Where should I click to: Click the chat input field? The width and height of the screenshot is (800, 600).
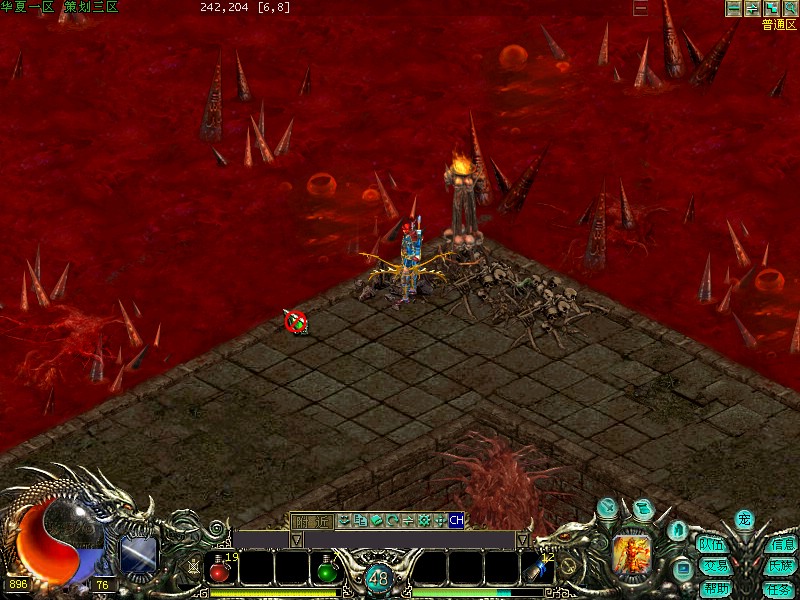(x=410, y=540)
